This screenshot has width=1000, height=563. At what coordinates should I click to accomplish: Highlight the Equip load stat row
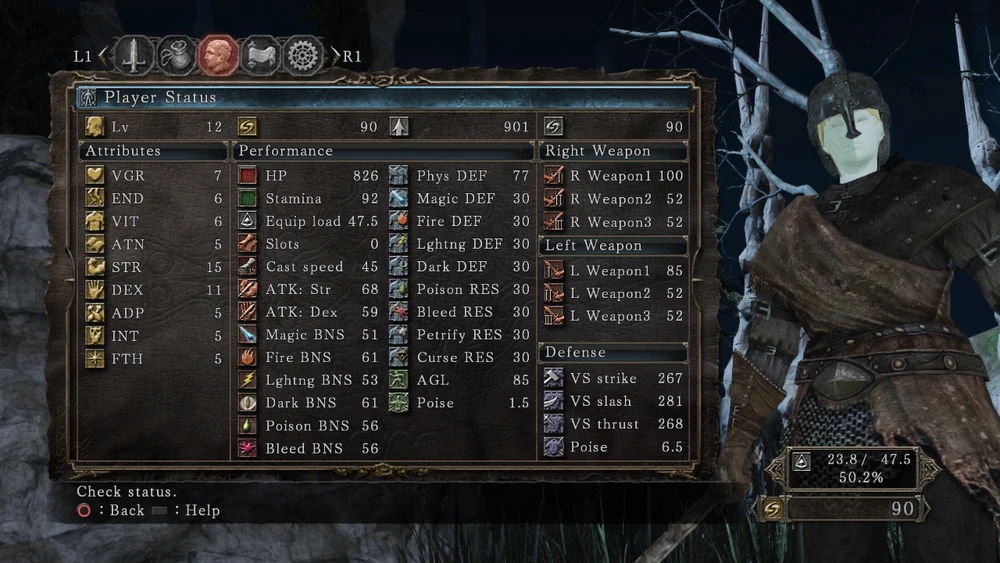308,221
